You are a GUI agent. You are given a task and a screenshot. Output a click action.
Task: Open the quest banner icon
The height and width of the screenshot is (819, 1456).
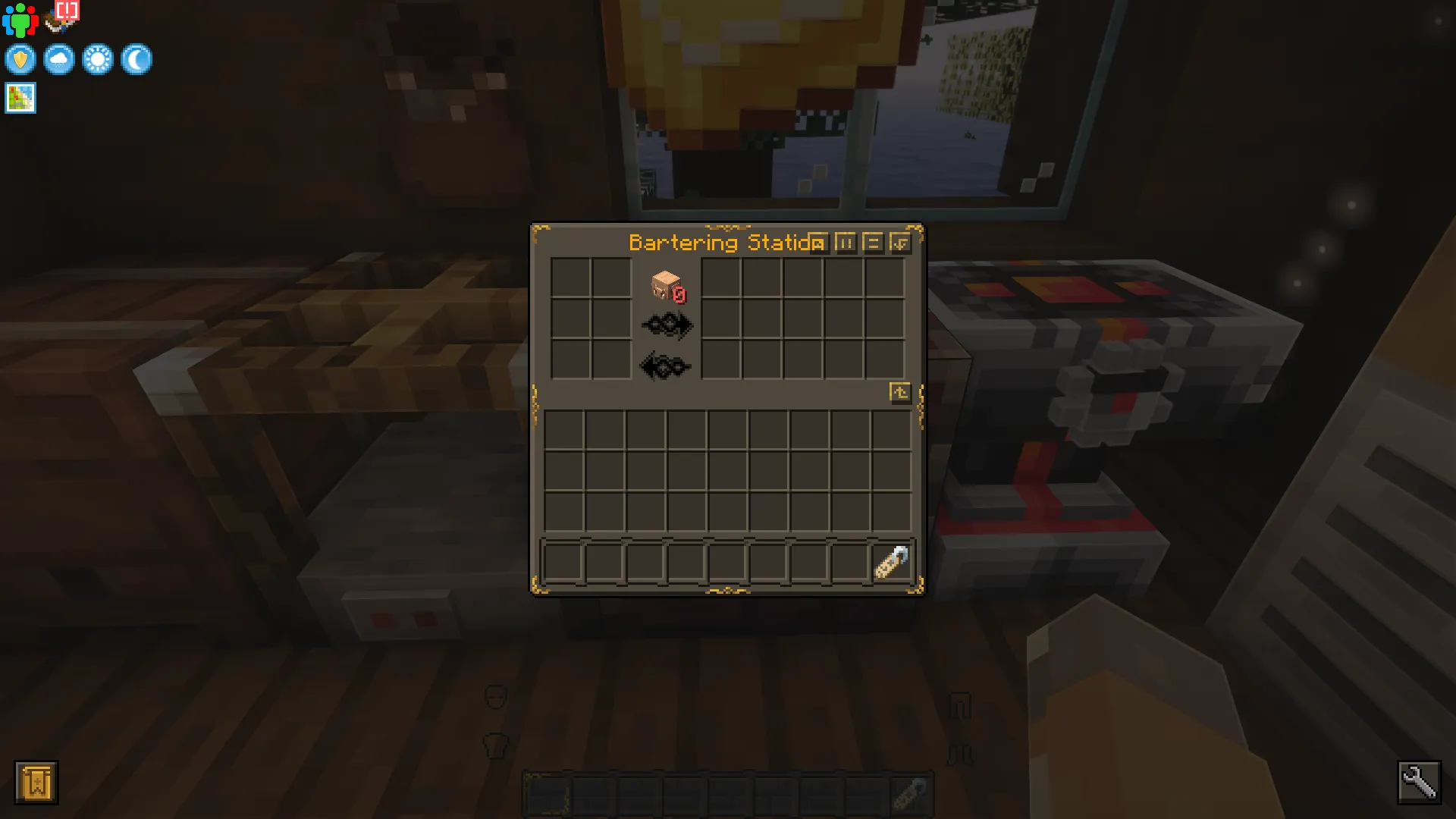pos(36,783)
